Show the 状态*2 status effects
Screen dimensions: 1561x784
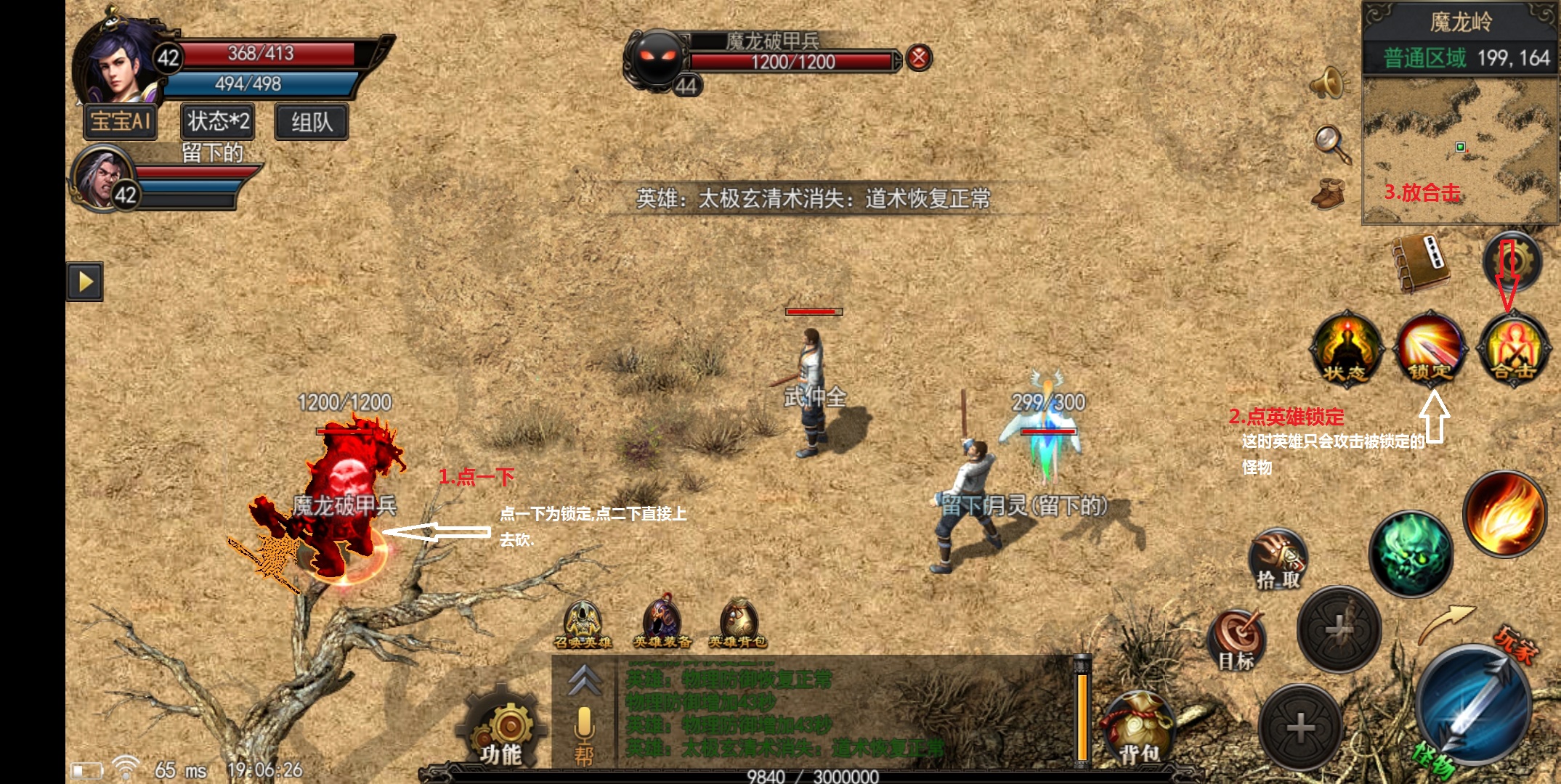[218, 121]
